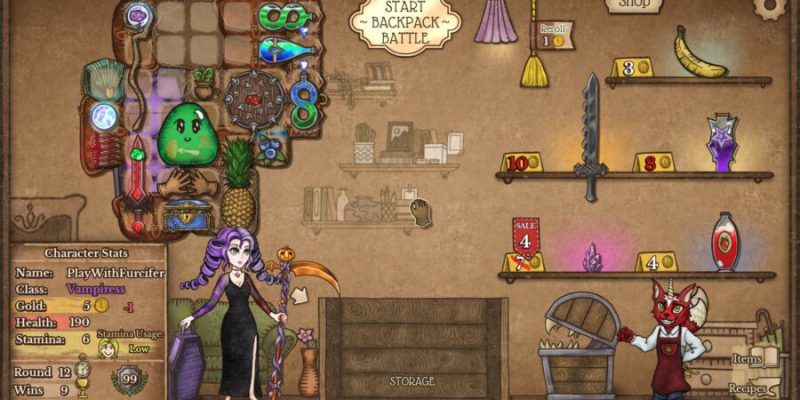Choose the red health potion
Image resolution: width=800 pixels, height=400 pixels.
725,243
